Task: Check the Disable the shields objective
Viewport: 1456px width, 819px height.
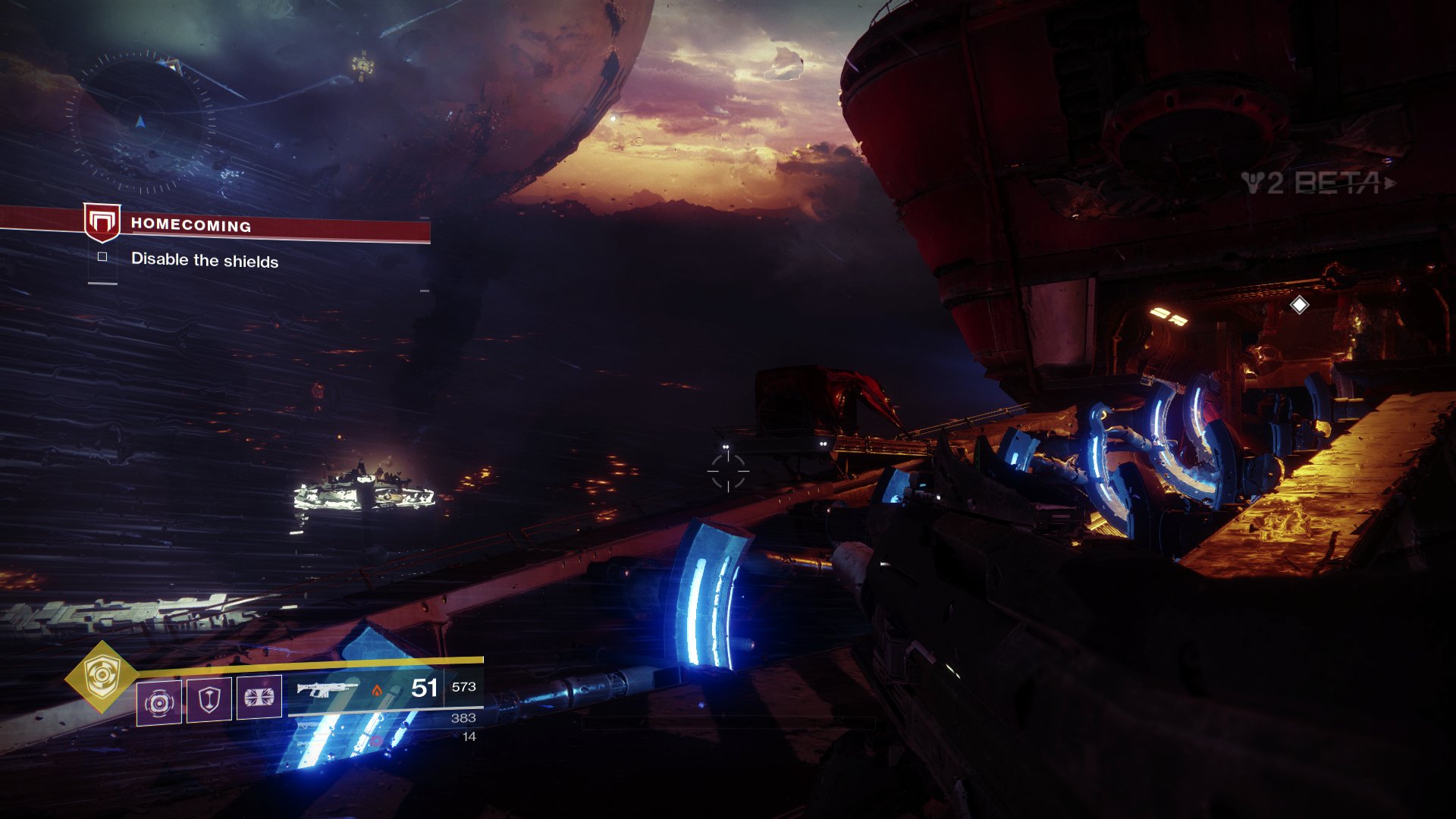Action: (x=103, y=257)
